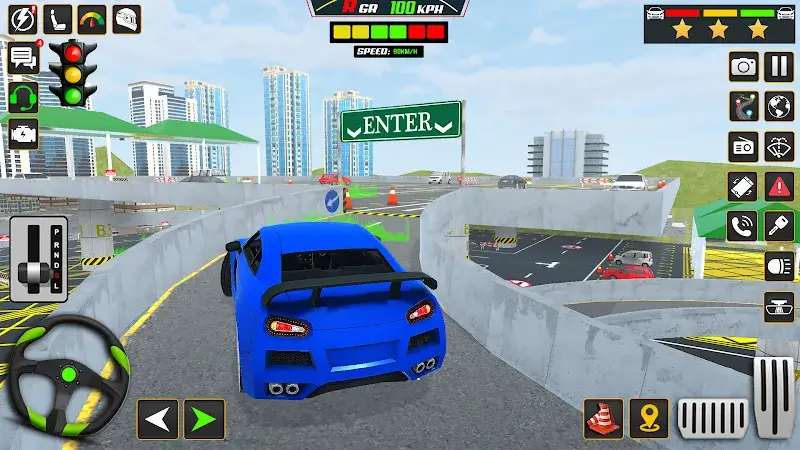Turn on the radio
The height and width of the screenshot is (450, 800).
743,146
